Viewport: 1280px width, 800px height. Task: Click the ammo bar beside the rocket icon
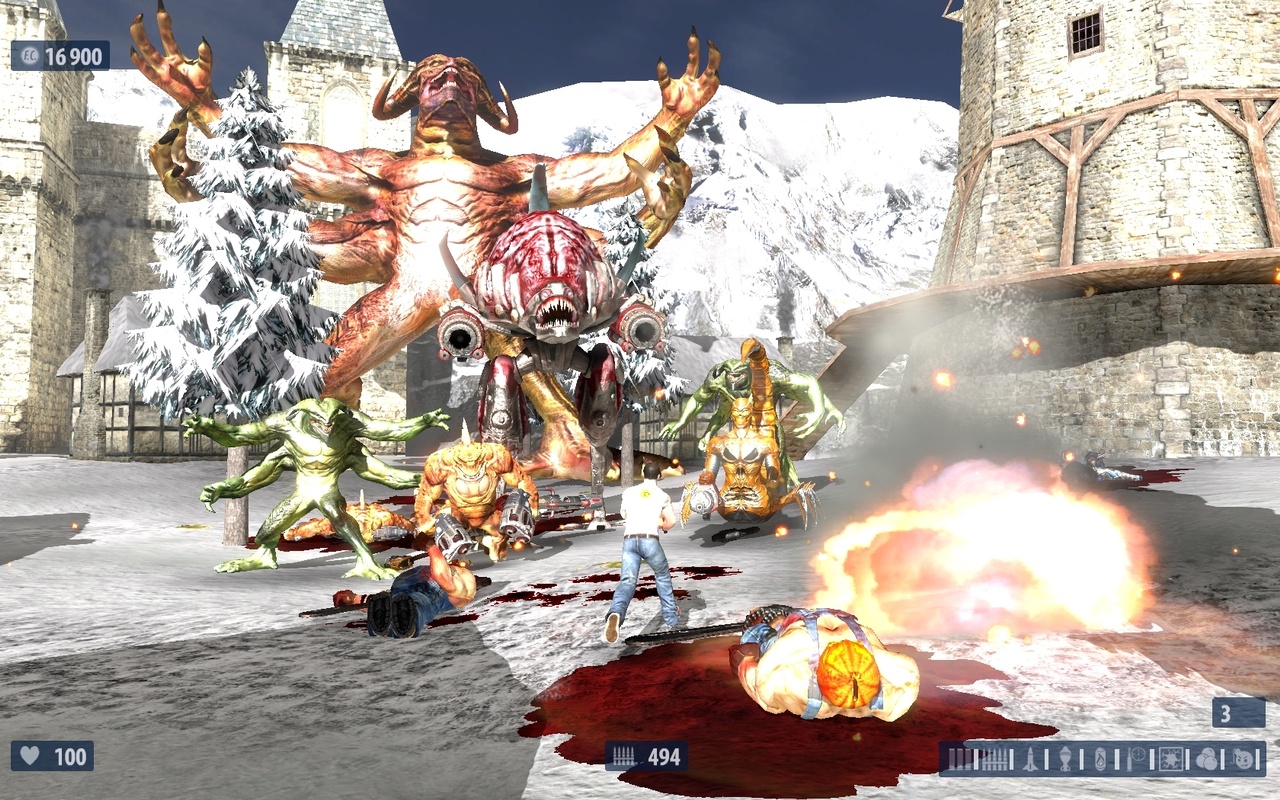1048,761
